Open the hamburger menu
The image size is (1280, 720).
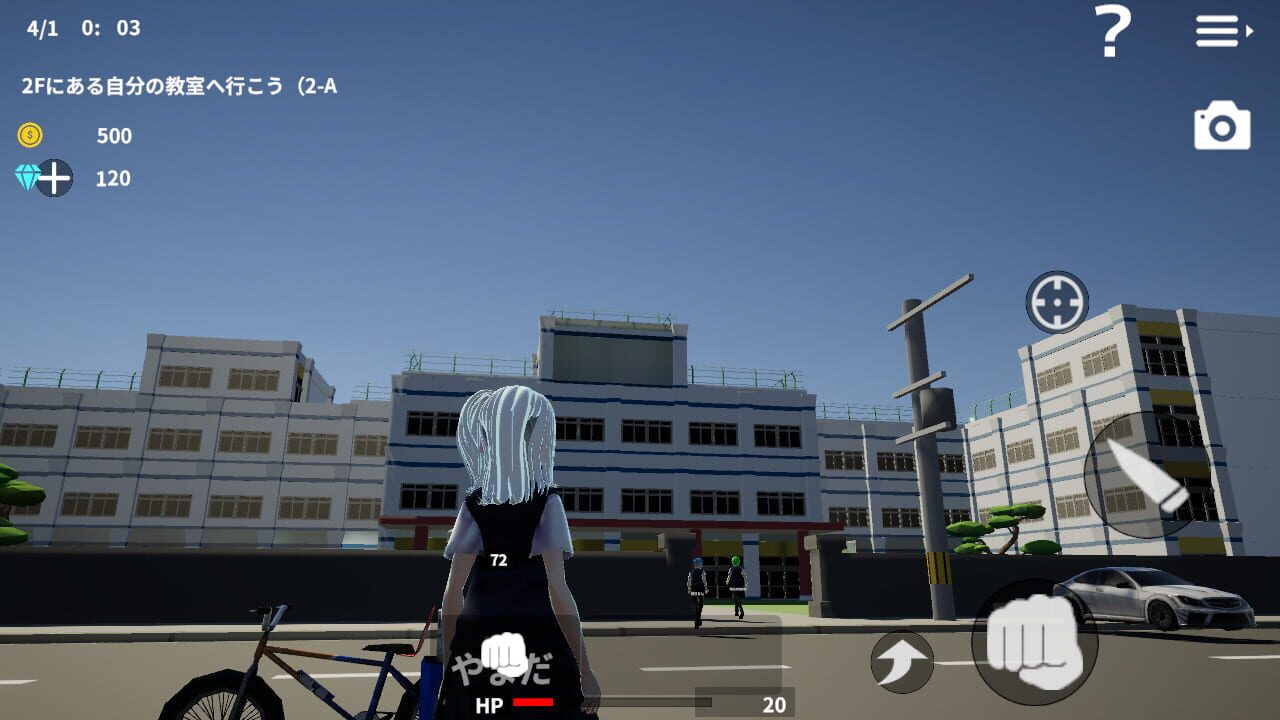1216,32
